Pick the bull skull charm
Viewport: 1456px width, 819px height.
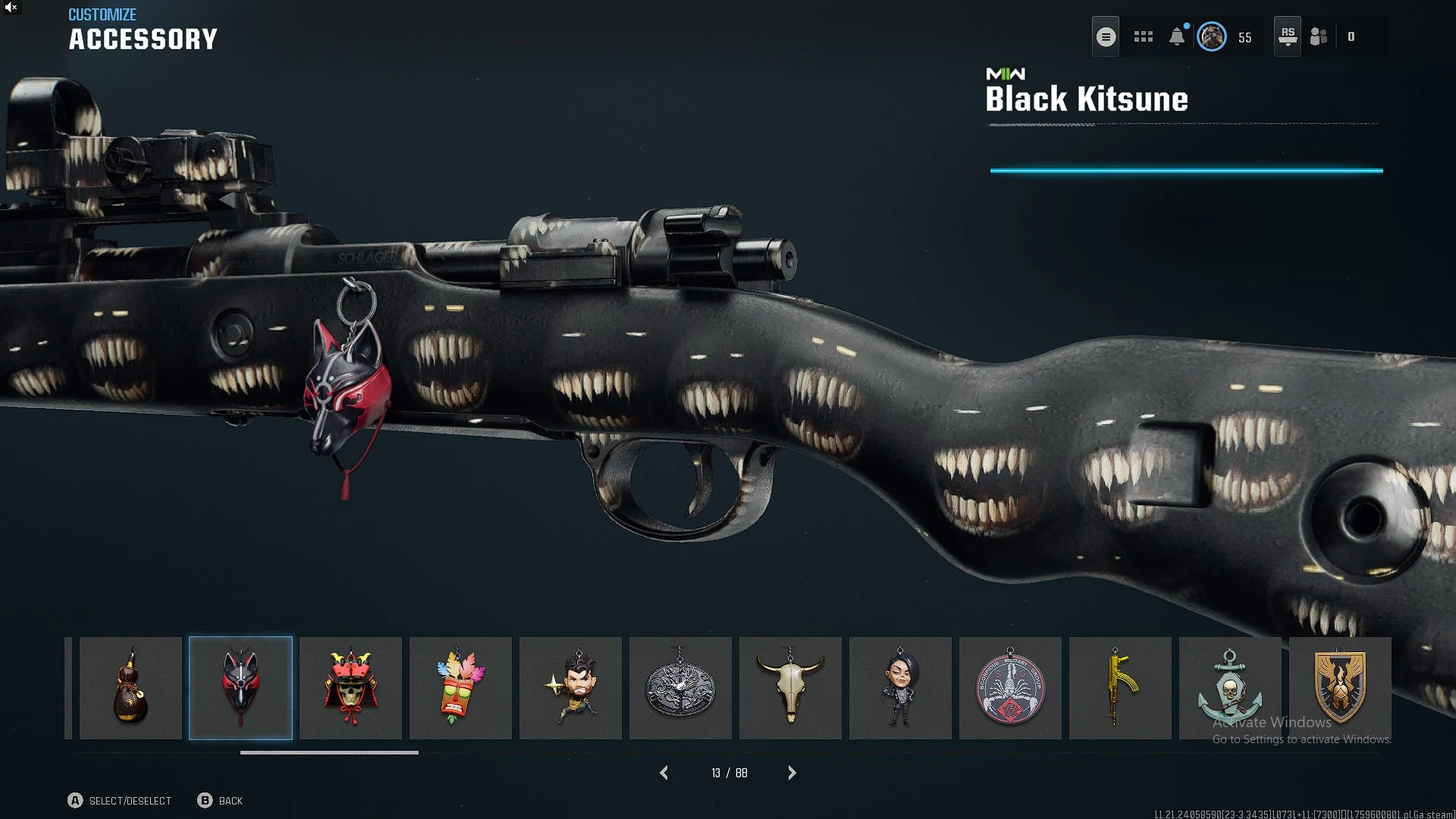point(790,688)
